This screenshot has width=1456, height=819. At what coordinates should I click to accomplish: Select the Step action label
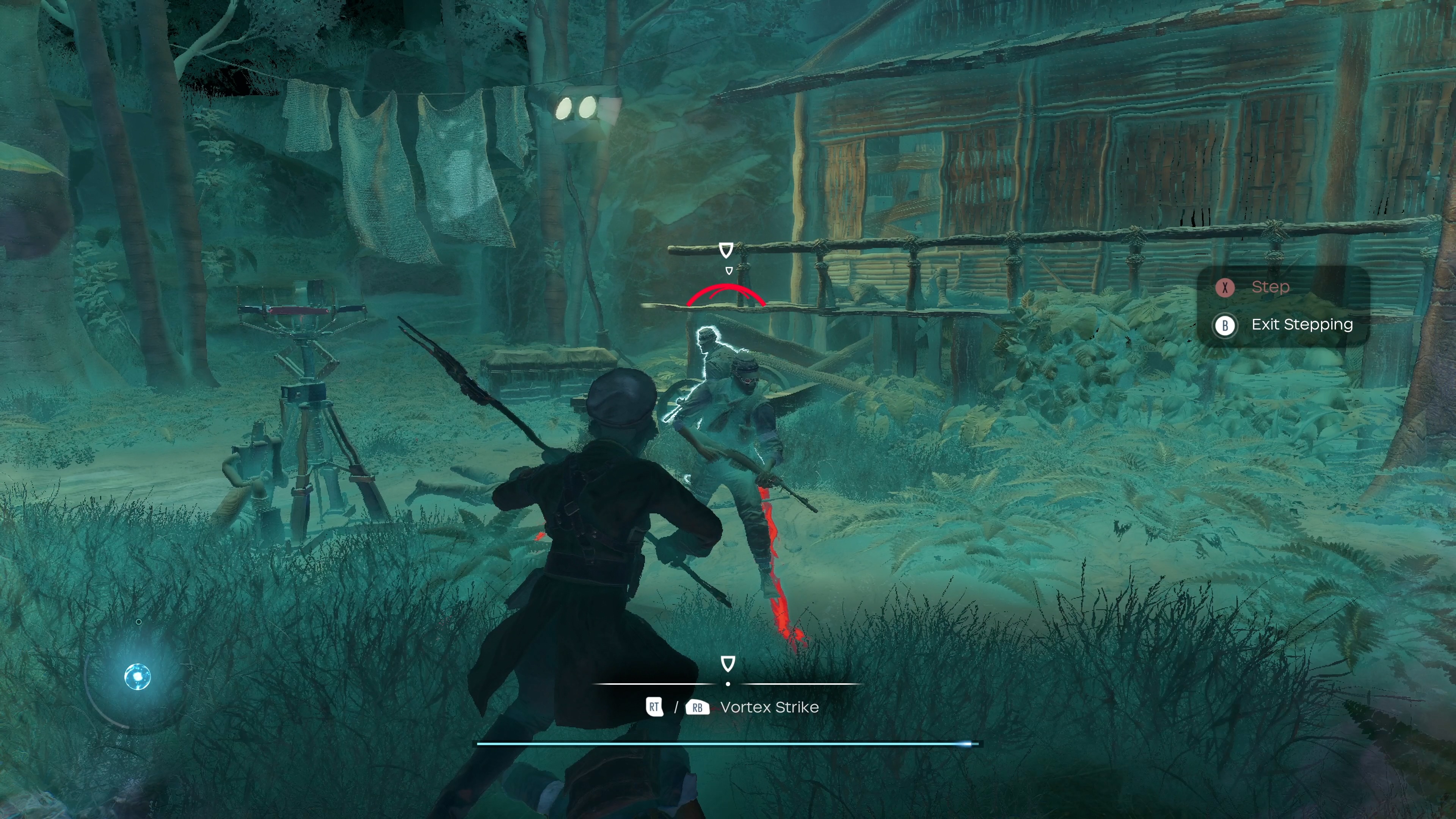tap(1270, 287)
